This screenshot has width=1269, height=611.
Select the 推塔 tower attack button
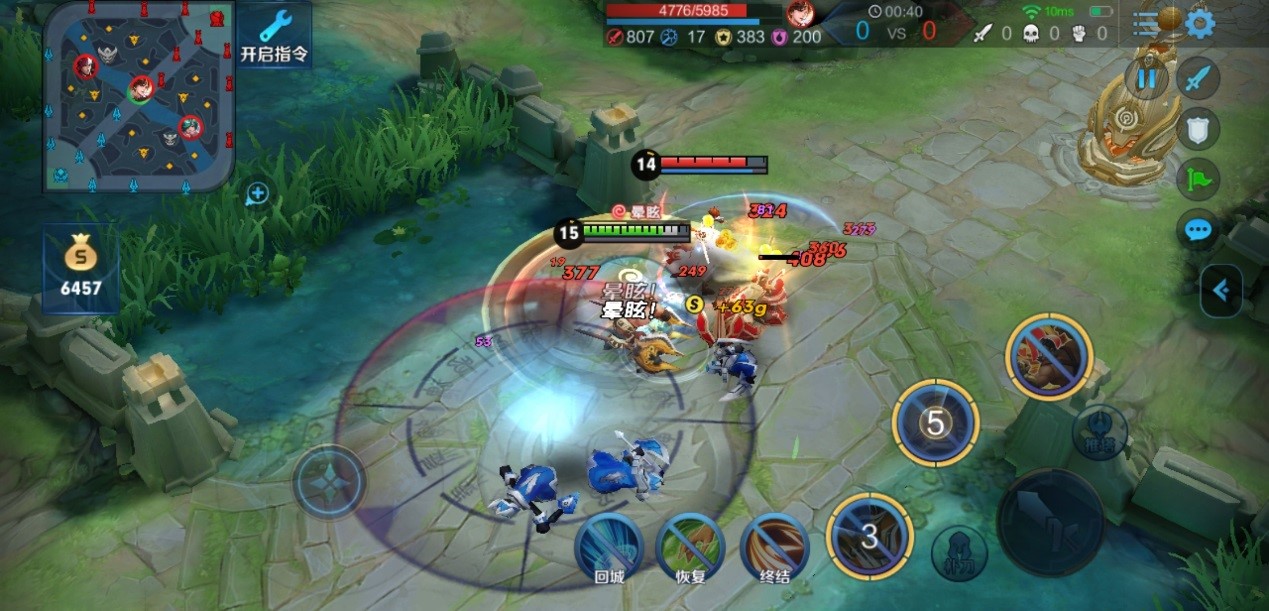(x=1101, y=433)
